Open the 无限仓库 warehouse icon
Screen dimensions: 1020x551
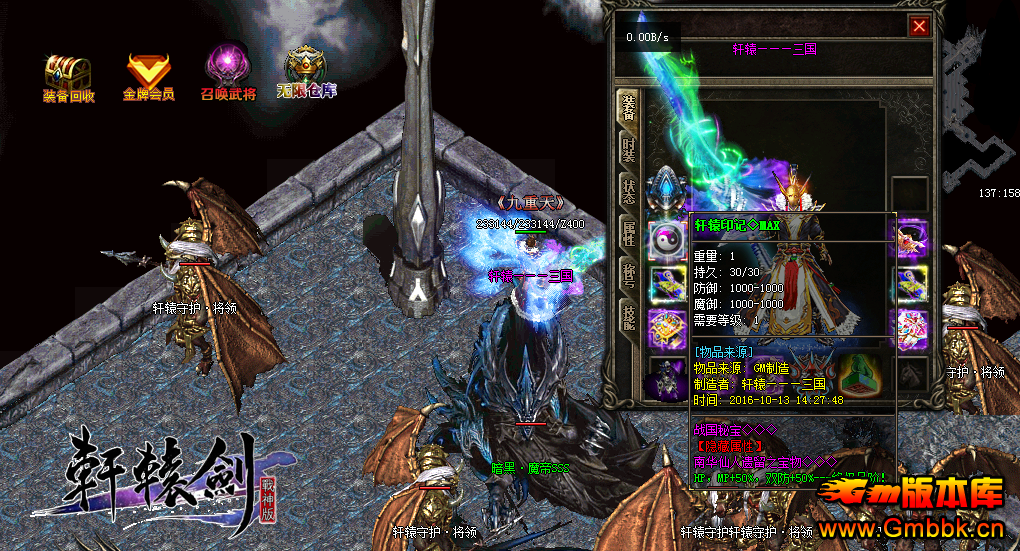[x=307, y=75]
